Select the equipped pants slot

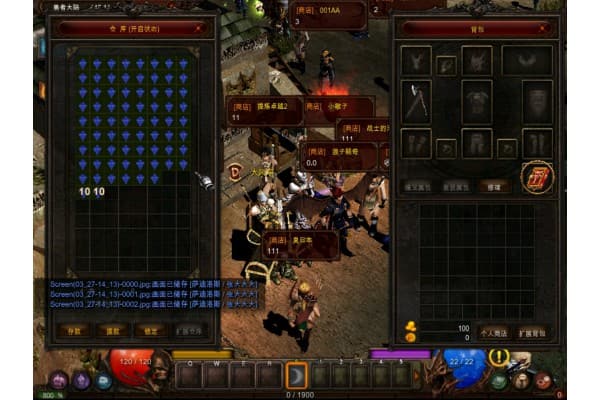click(476, 143)
